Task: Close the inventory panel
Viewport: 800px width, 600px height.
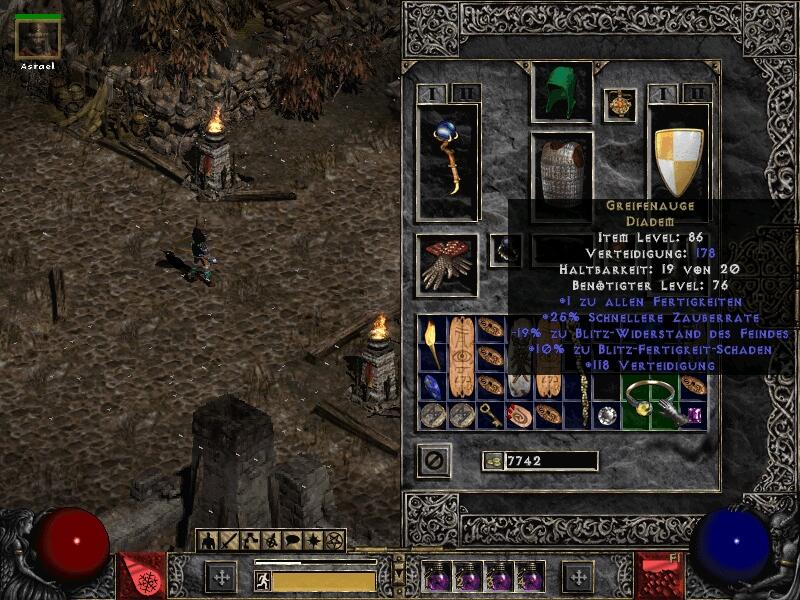Action: tap(434, 461)
